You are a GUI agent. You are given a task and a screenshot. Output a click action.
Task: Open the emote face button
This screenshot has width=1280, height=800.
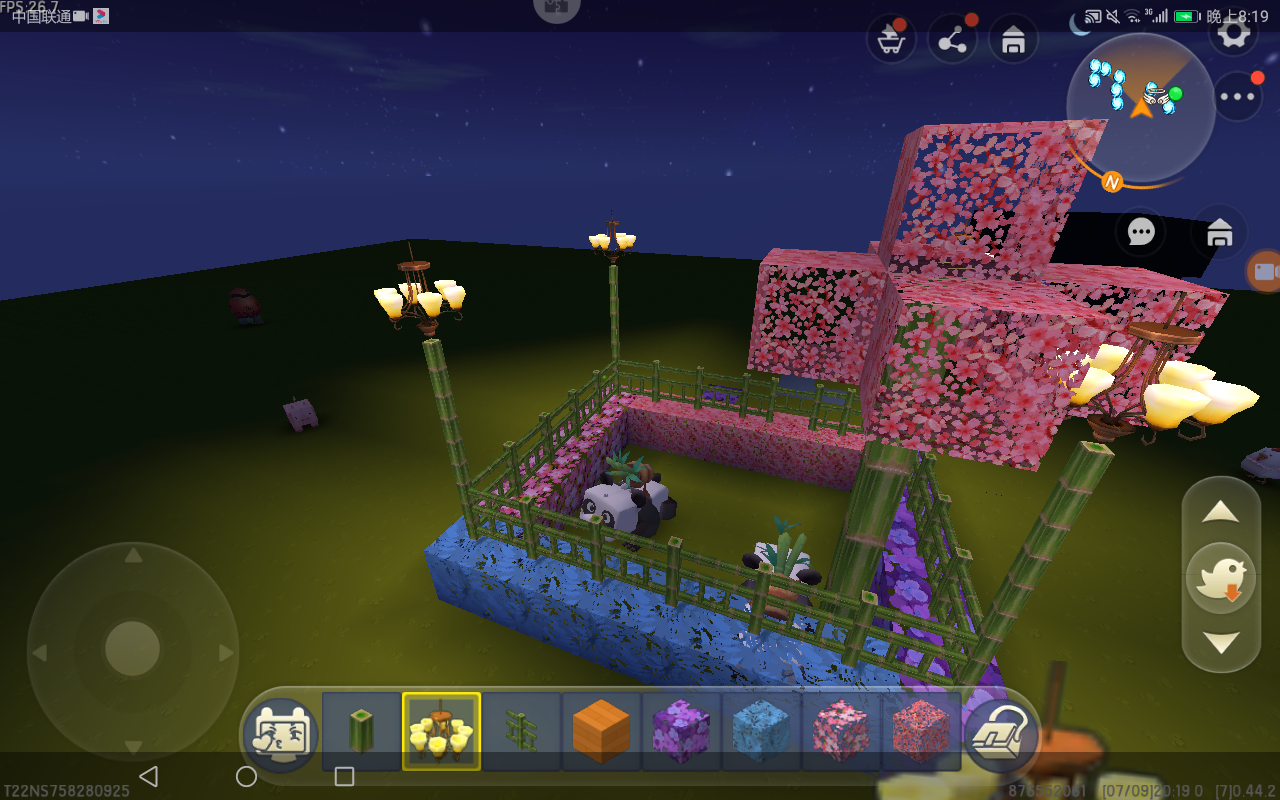click(x=281, y=733)
